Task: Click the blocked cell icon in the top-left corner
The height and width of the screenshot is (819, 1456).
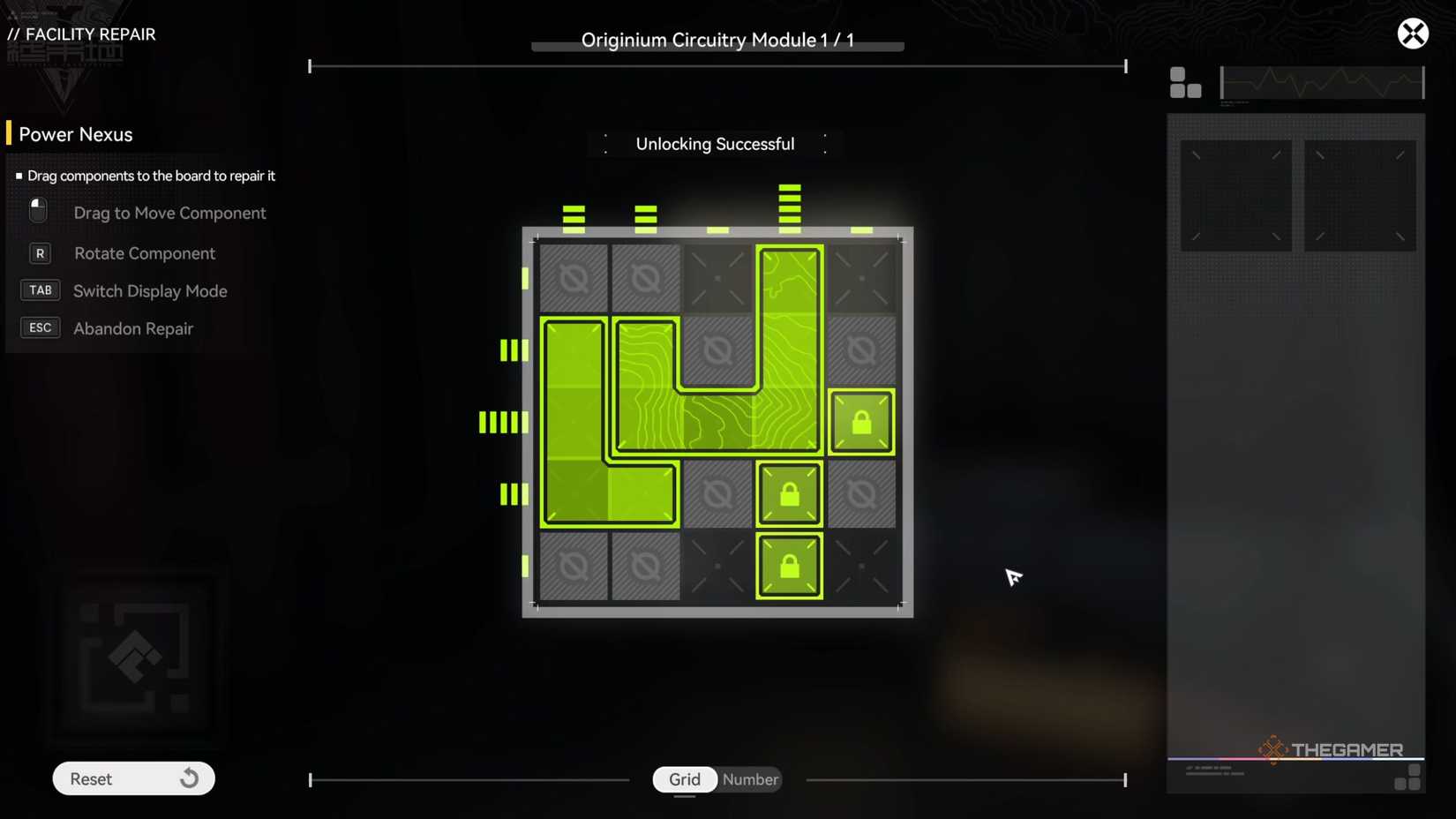Action: 574,277
